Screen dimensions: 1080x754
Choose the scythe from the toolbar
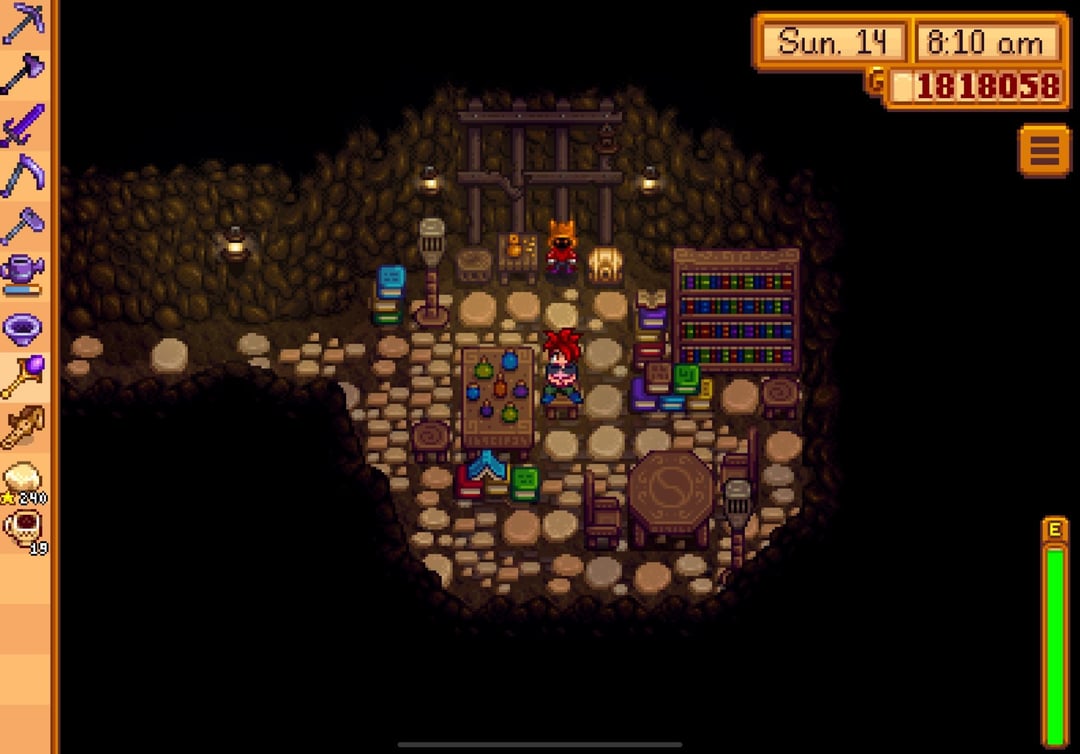pos(24,175)
